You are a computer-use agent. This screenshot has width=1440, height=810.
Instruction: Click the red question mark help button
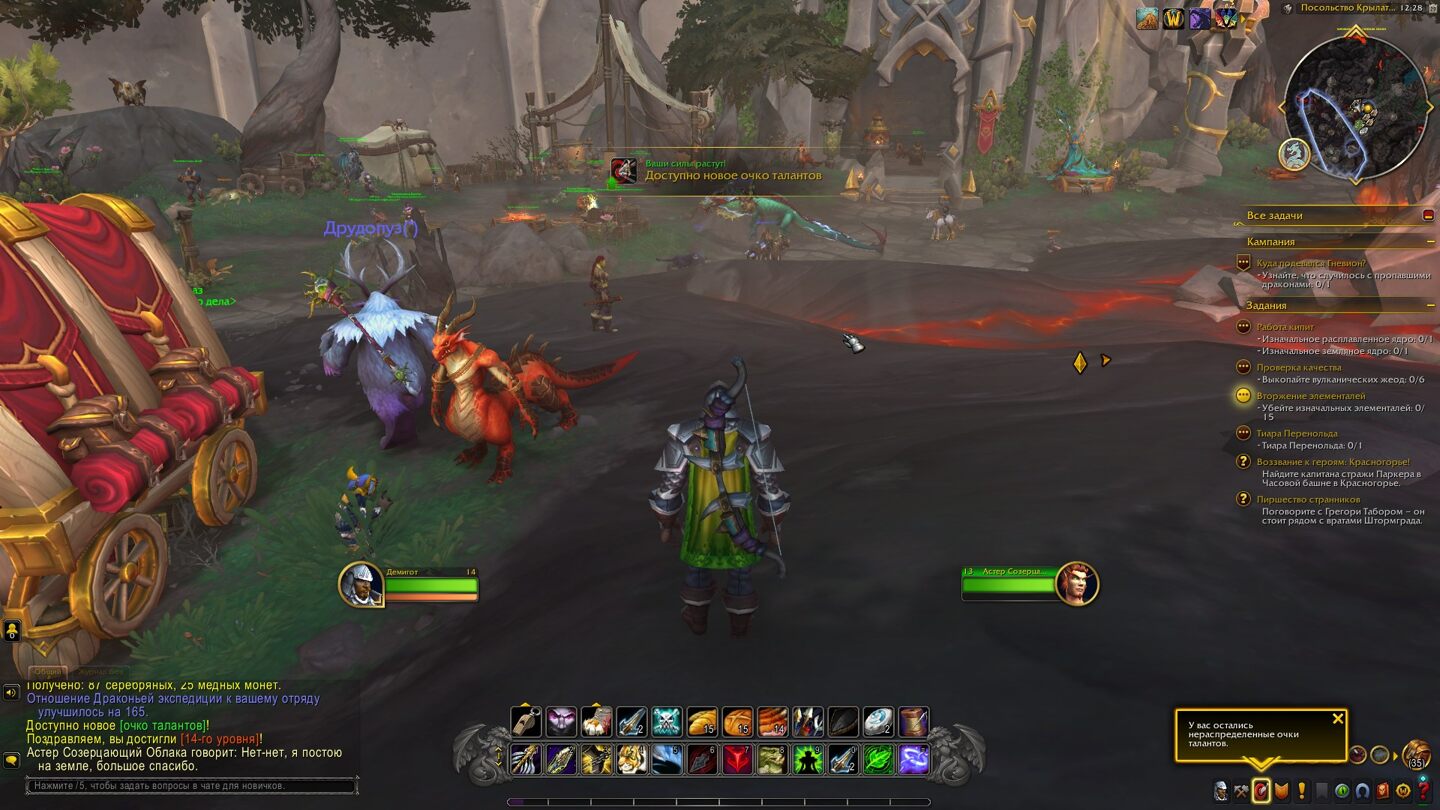tap(1424, 791)
